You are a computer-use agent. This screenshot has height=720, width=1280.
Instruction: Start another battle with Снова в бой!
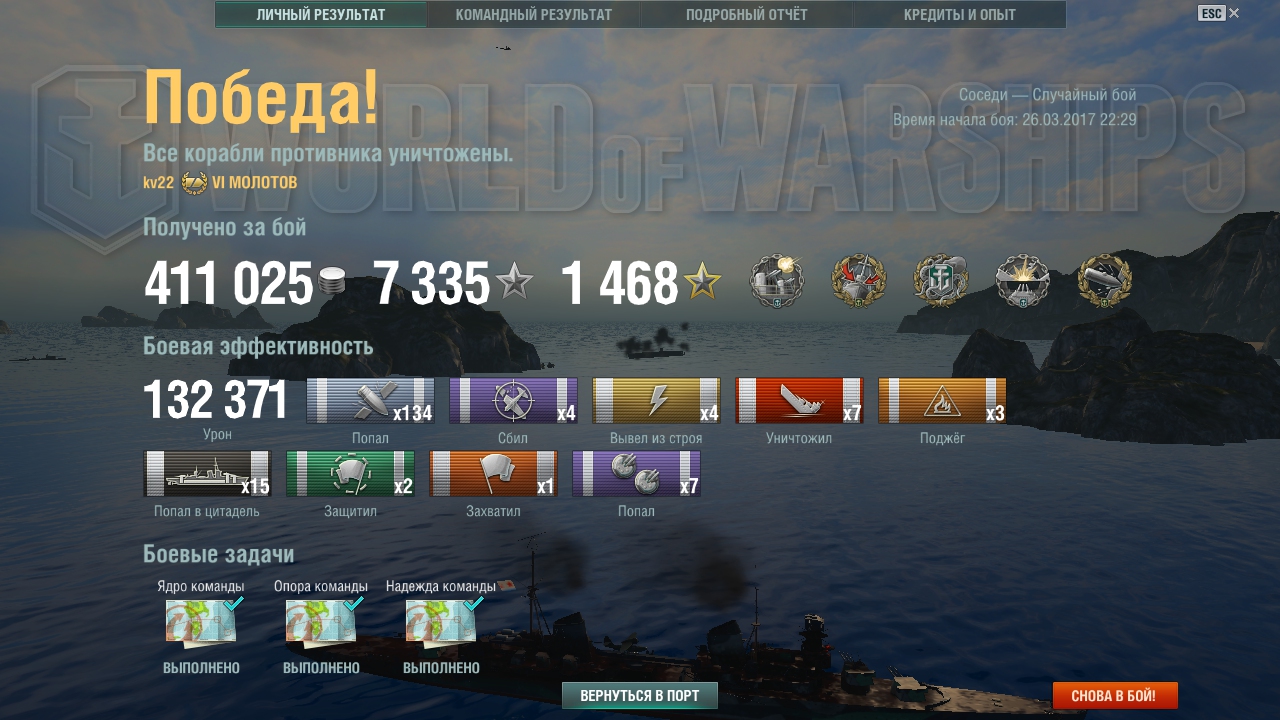pos(1114,695)
